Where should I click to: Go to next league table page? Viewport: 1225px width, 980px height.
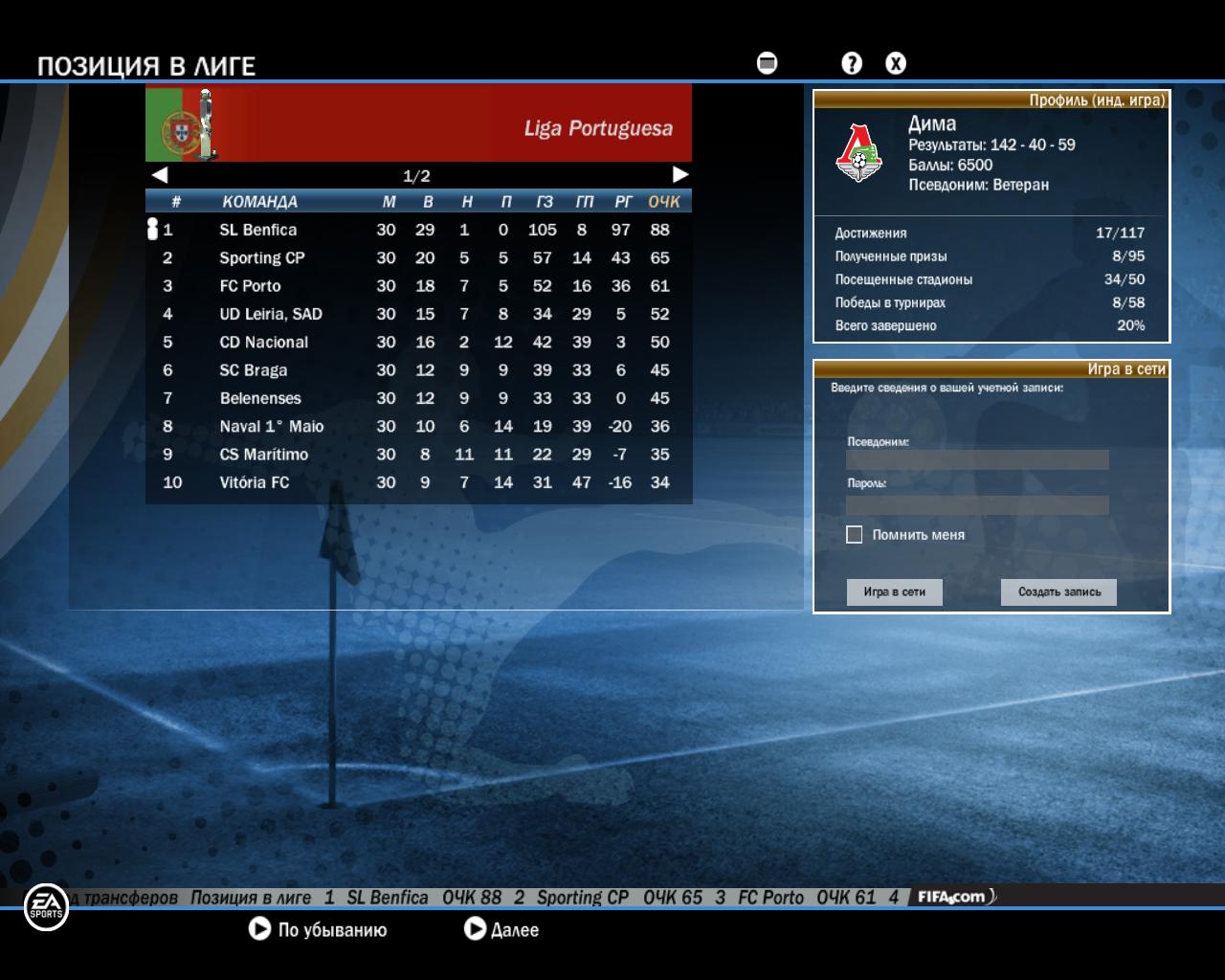click(x=680, y=174)
